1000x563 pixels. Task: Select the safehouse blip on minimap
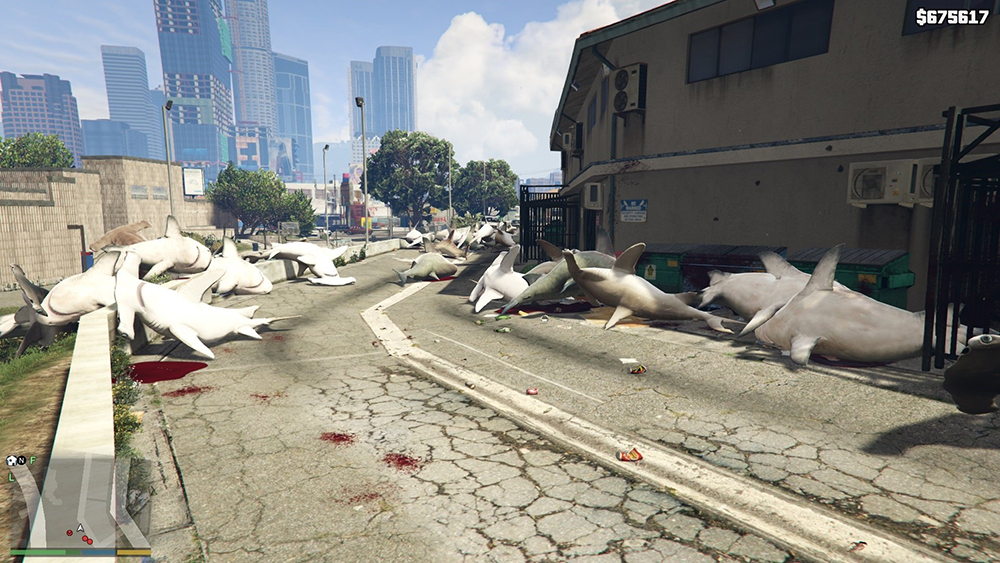point(11,461)
